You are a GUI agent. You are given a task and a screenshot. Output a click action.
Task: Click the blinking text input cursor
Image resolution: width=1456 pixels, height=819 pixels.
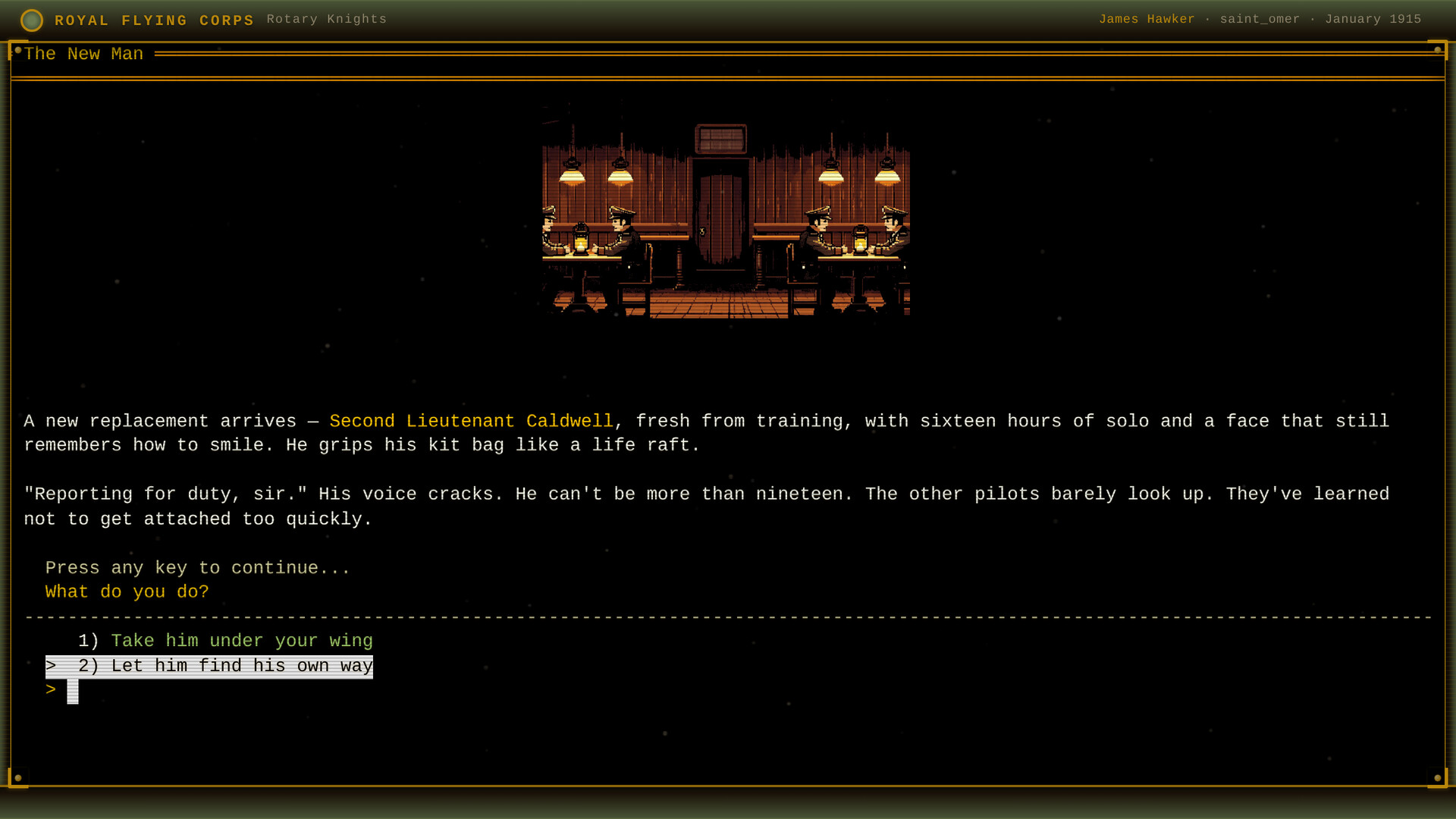(x=73, y=690)
